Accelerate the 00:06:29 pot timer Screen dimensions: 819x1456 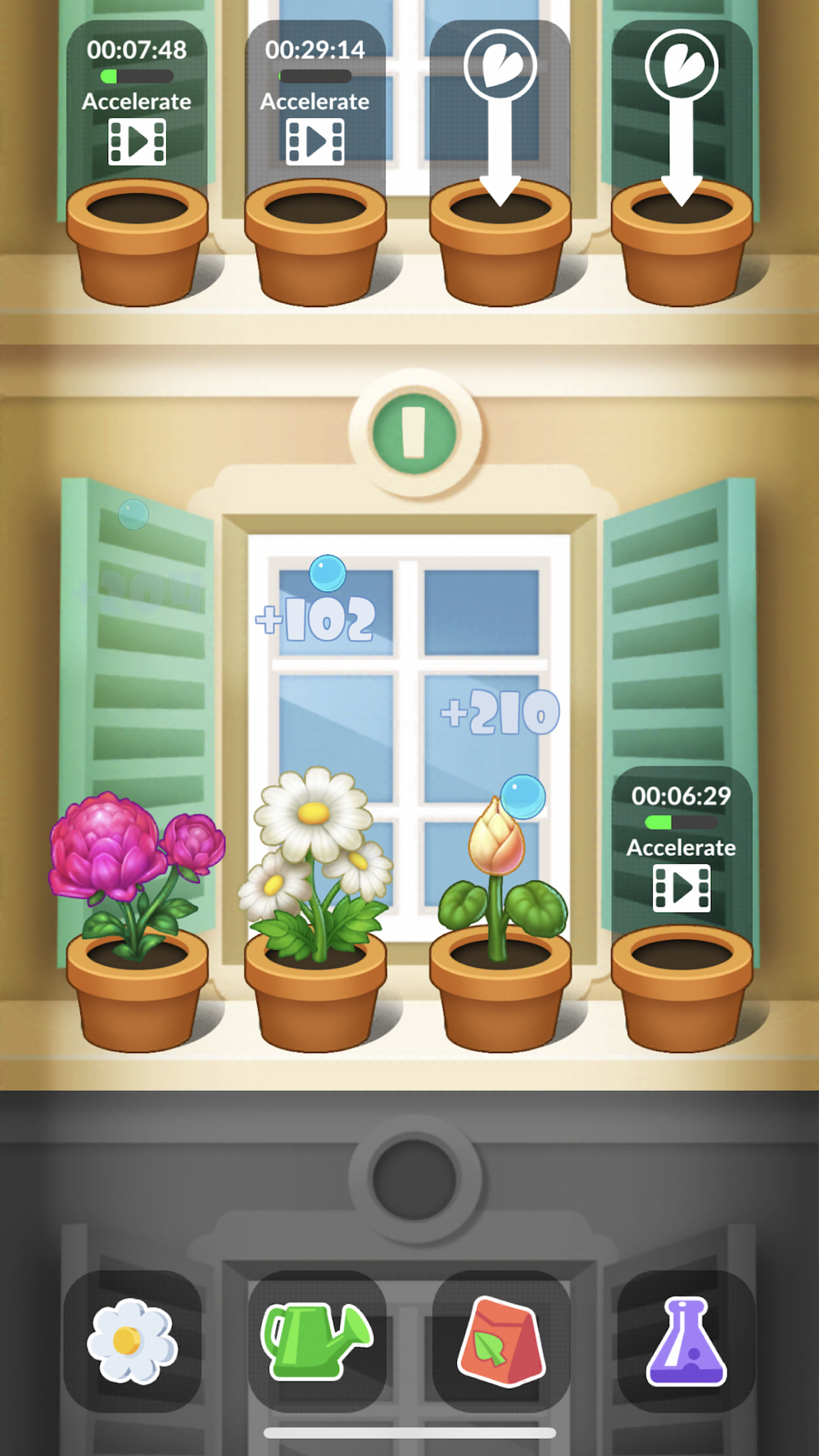pyautogui.click(x=681, y=887)
